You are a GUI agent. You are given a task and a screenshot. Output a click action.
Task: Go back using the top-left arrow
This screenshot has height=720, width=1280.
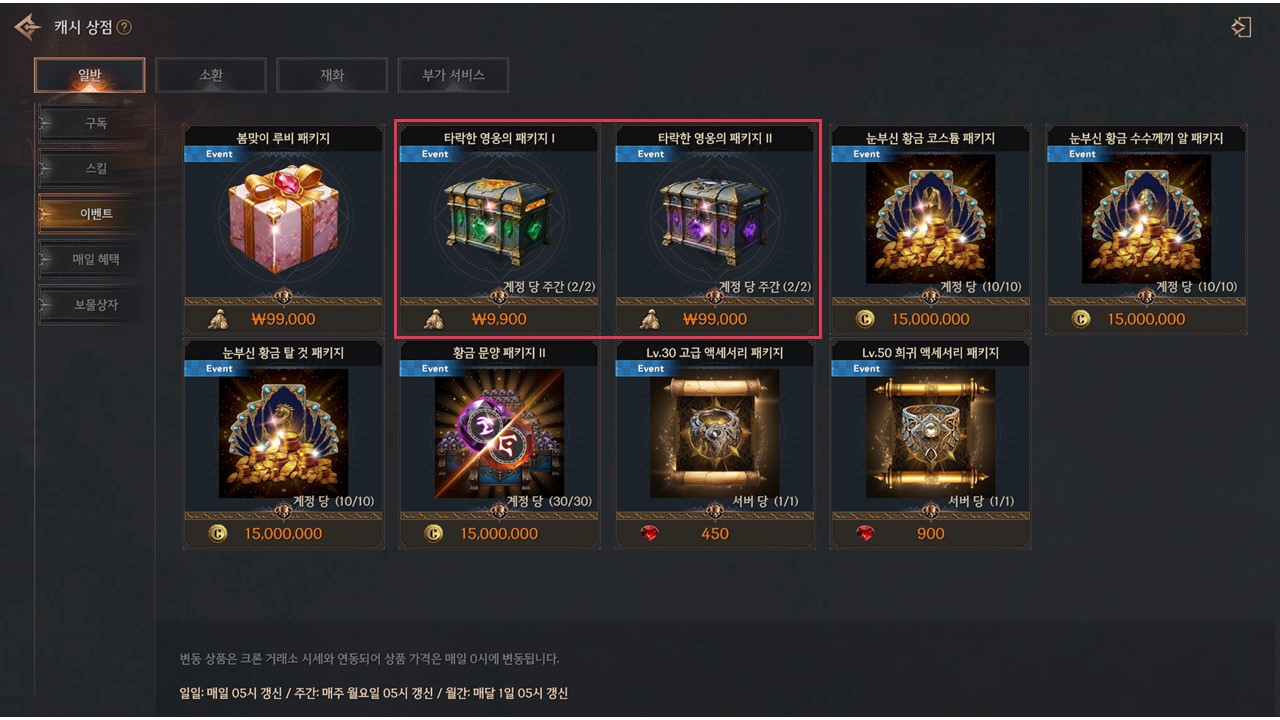pos(27,27)
